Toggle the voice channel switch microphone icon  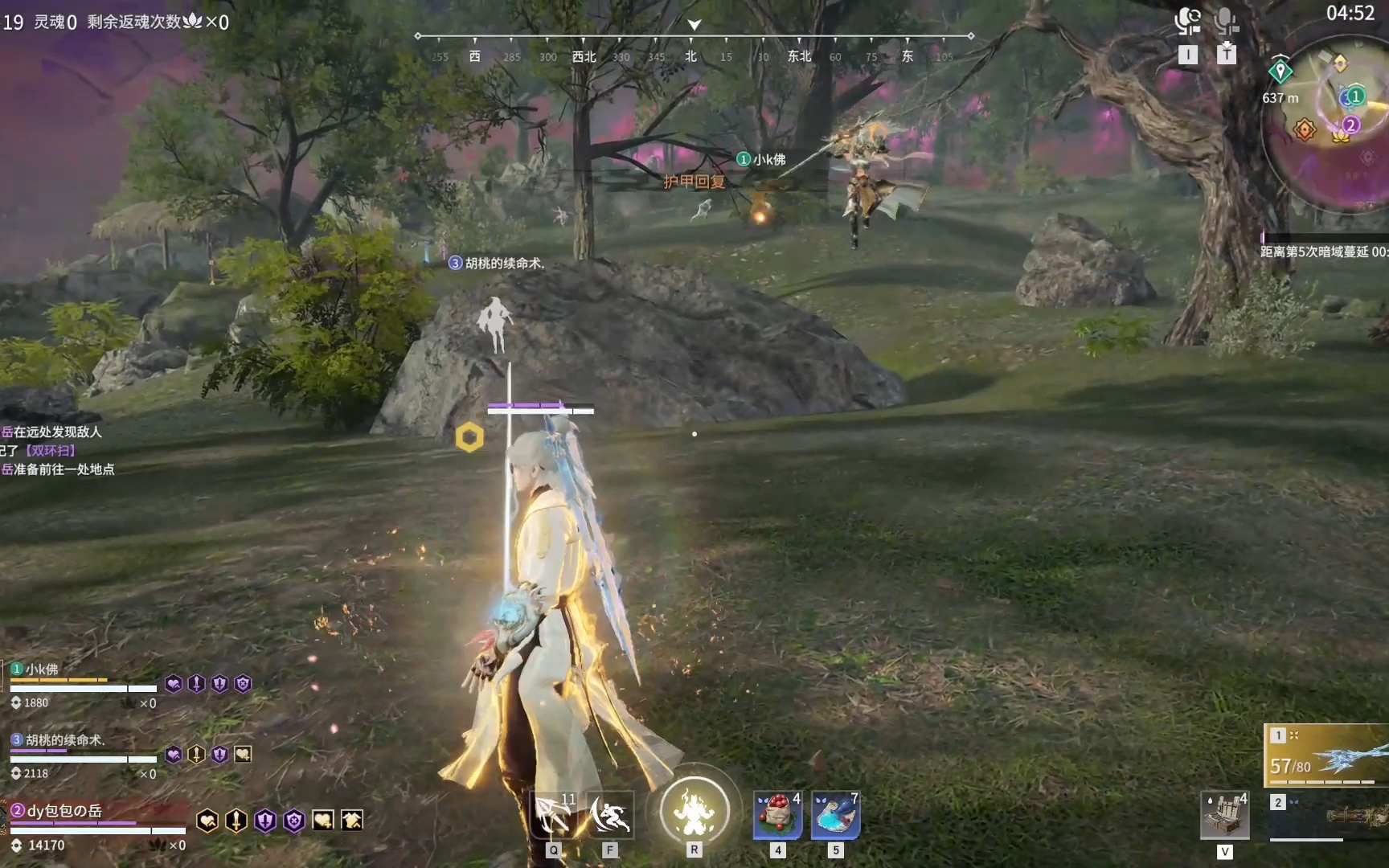pos(1187,21)
